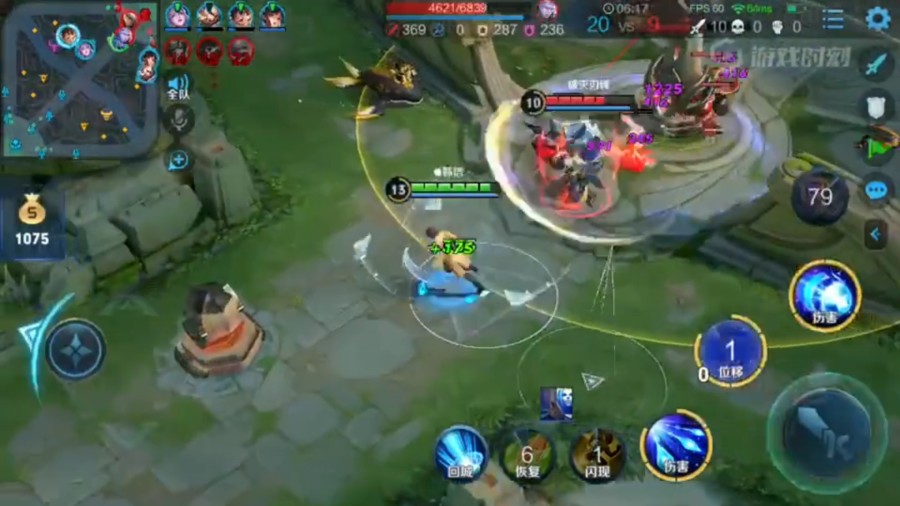This screenshot has width=900, height=506.
Task: Toggle the microphone button
Action: 180,120
